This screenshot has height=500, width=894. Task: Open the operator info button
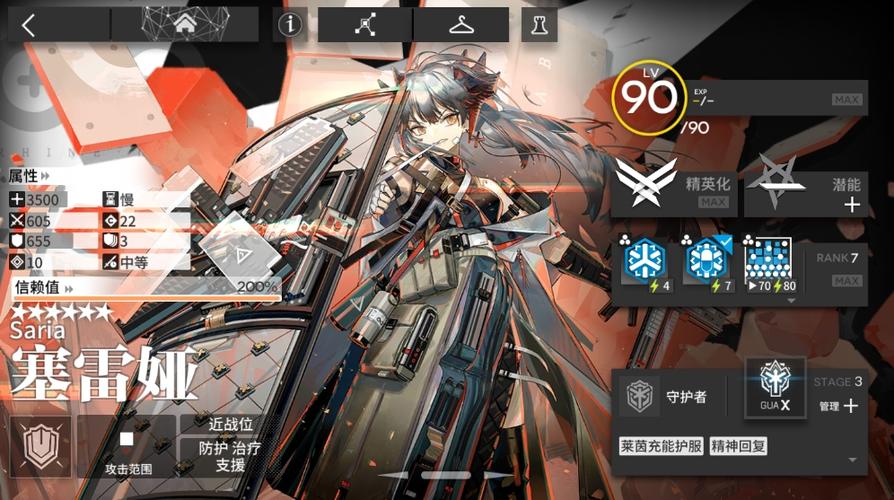click(291, 25)
